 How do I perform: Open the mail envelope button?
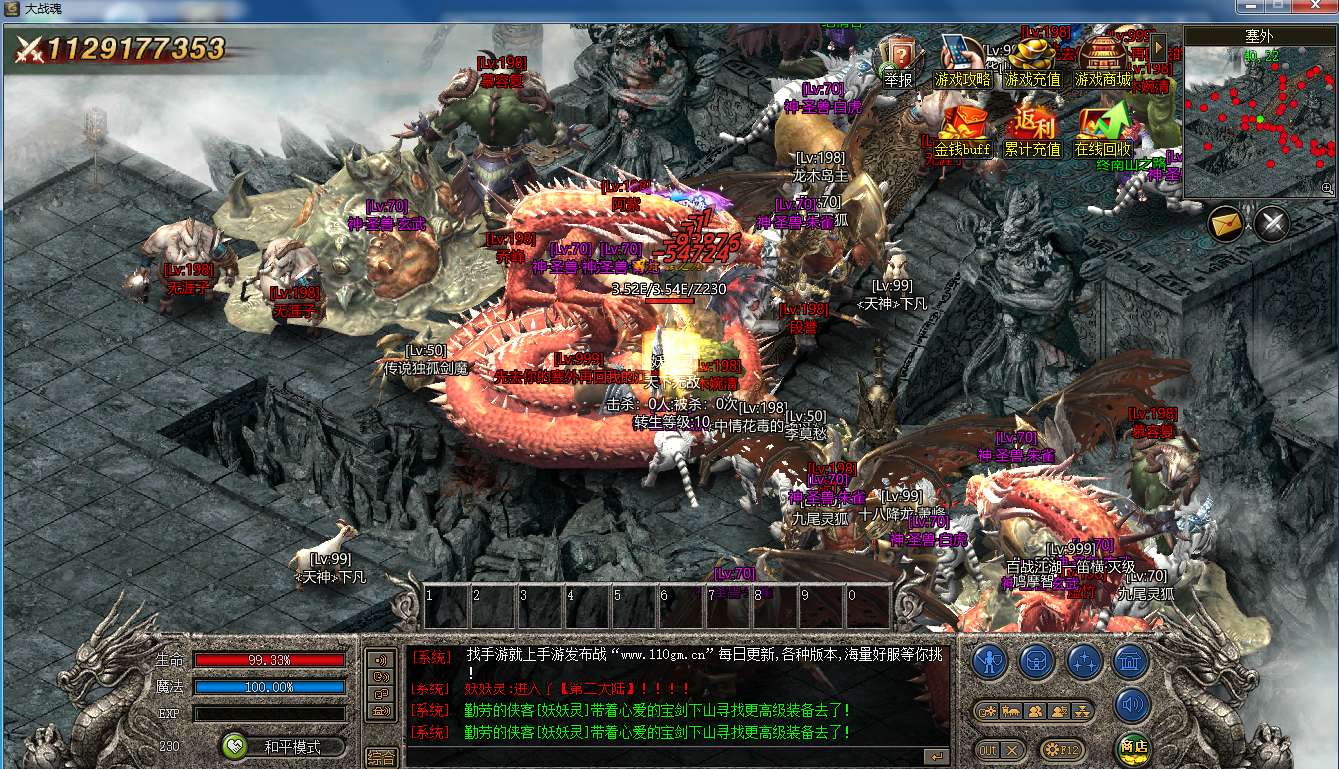(x=1225, y=223)
